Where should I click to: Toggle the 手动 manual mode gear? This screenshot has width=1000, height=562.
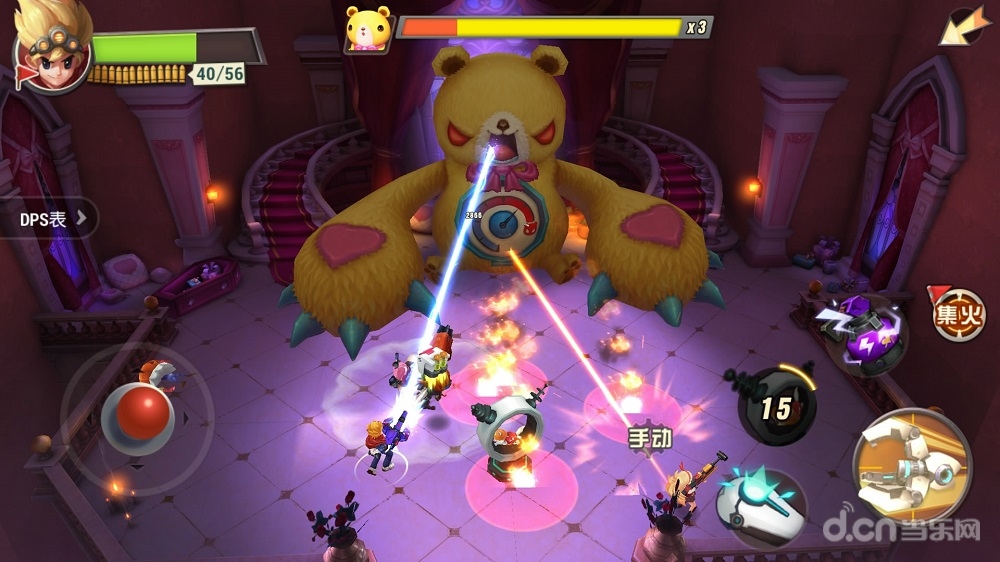pyautogui.click(x=650, y=437)
